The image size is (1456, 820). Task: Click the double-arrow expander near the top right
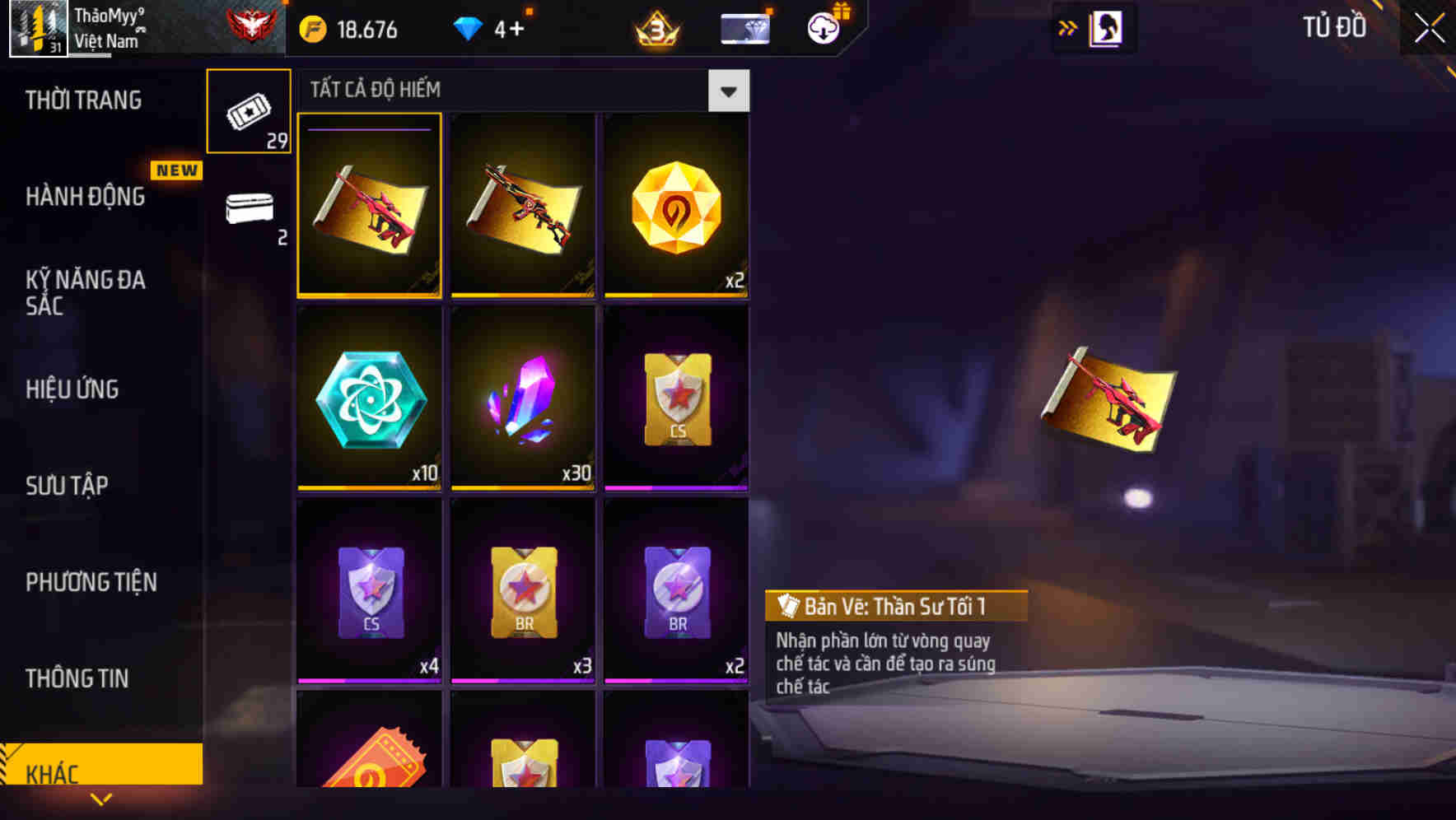coord(1066,26)
